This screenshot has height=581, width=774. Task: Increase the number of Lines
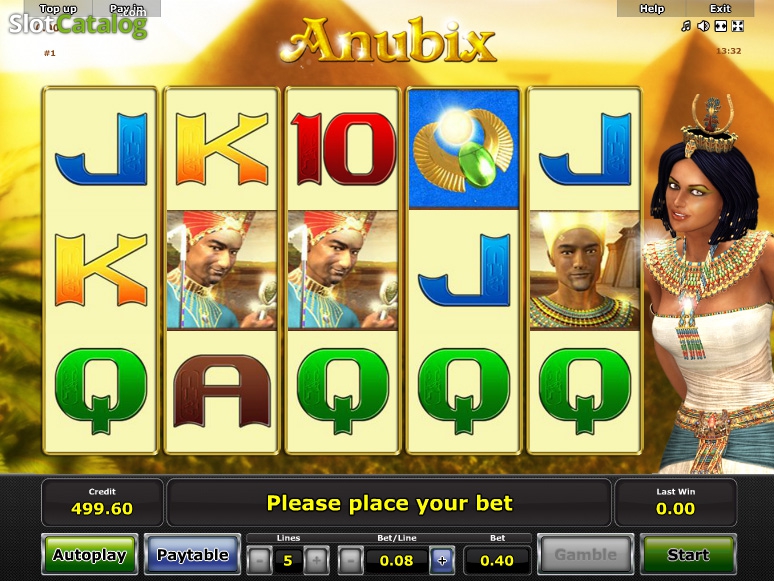coord(315,560)
